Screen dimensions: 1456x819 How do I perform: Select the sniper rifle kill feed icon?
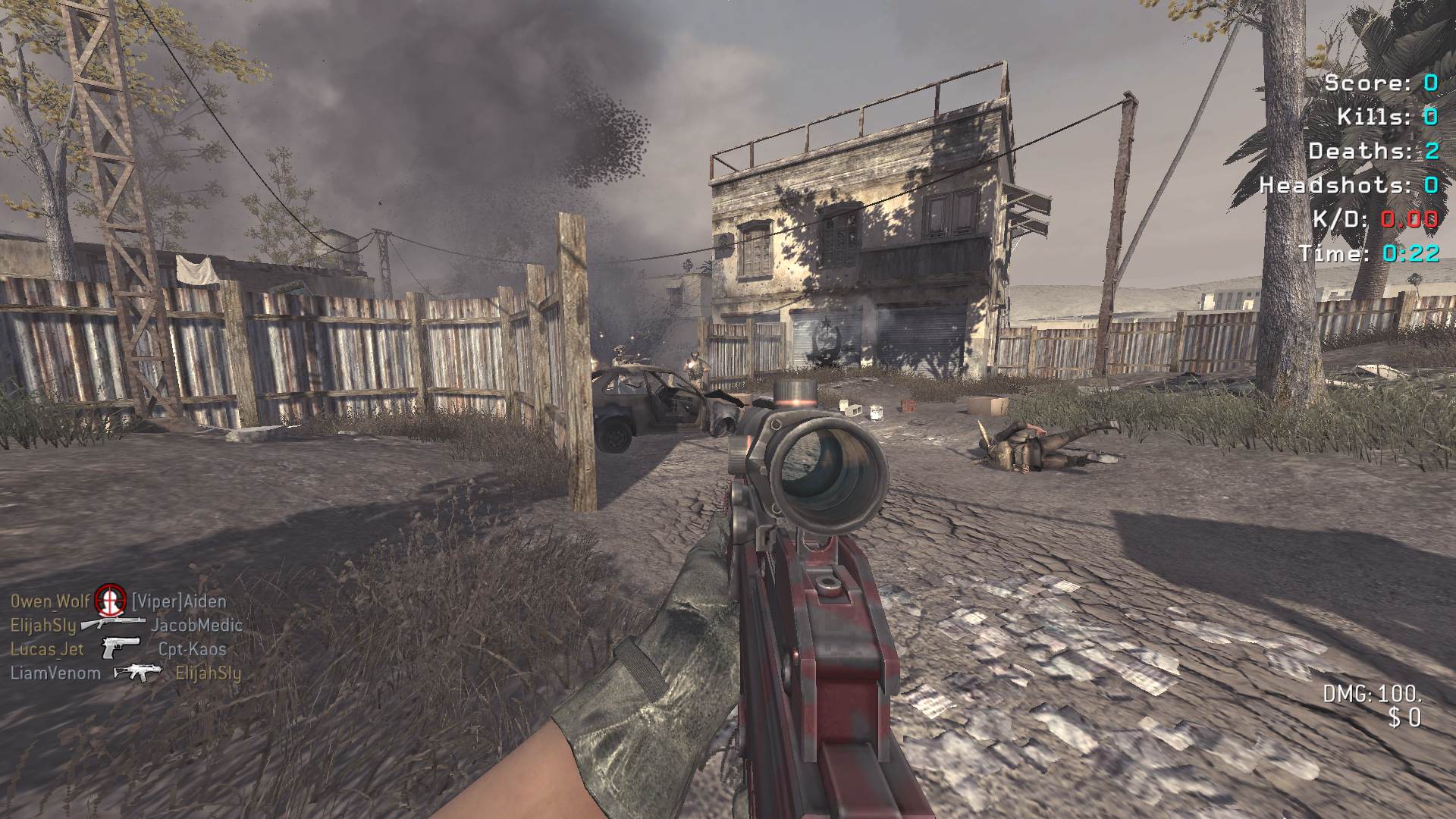(x=112, y=623)
